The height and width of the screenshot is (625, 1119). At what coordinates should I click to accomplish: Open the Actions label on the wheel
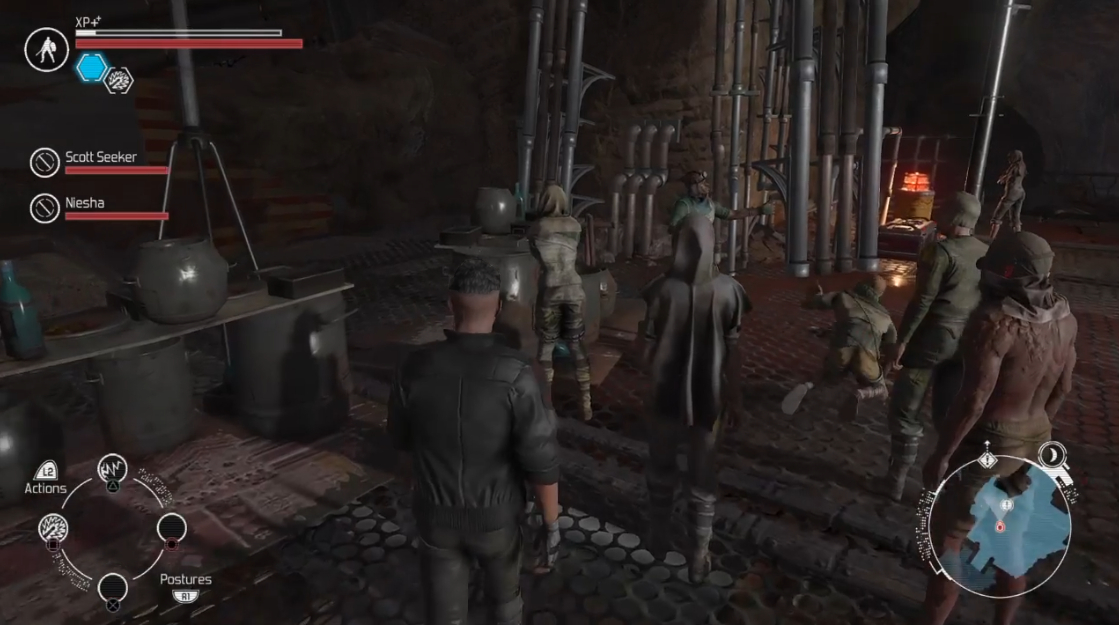46,487
